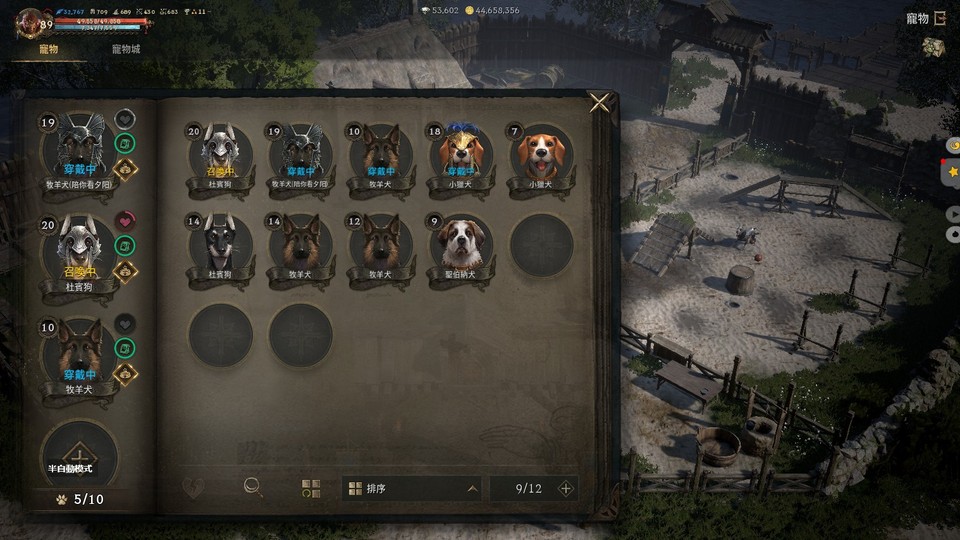Click the magnifying glass search icon
The image size is (960, 540).
click(x=254, y=488)
